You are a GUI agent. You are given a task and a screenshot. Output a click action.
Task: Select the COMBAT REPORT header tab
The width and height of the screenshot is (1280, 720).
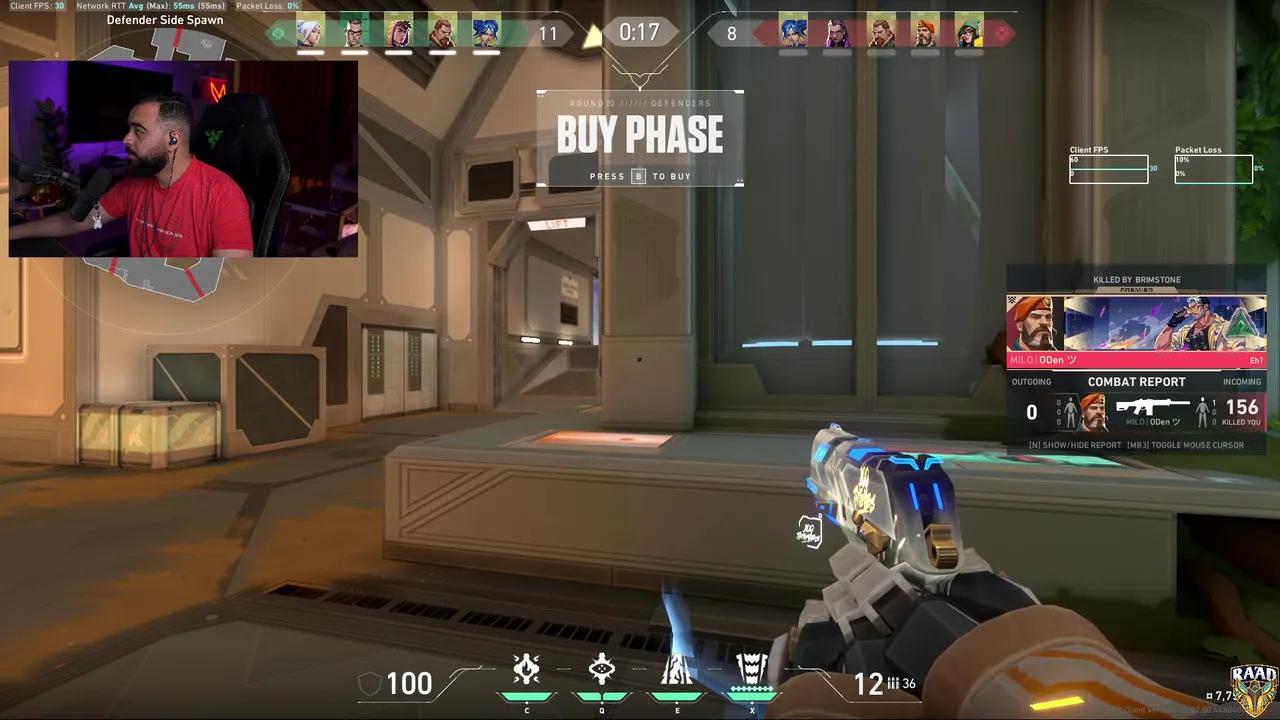pyautogui.click(x=1136, y=381)
